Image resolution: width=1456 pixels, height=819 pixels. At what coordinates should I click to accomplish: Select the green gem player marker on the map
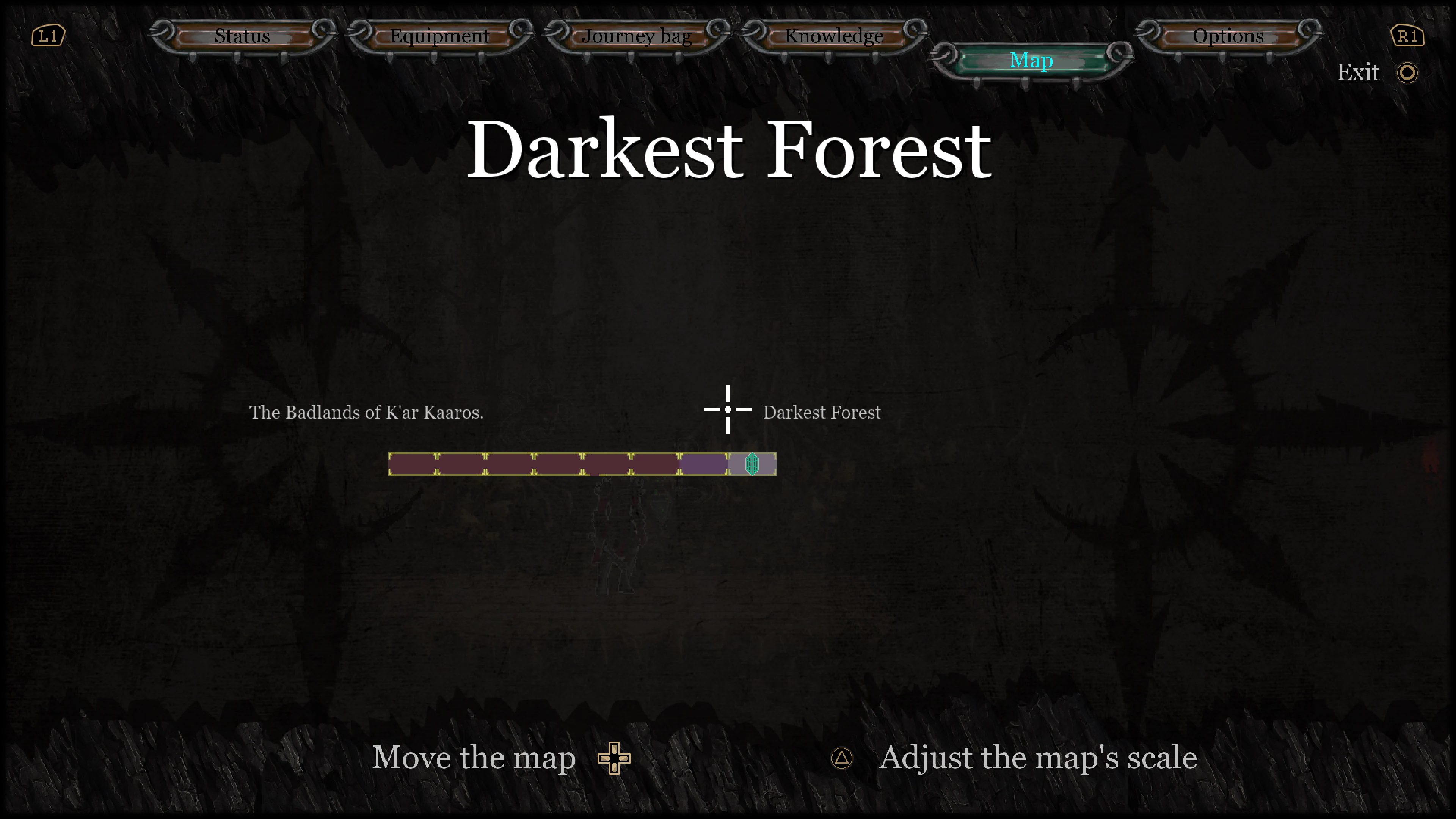[x=752, y=464]
